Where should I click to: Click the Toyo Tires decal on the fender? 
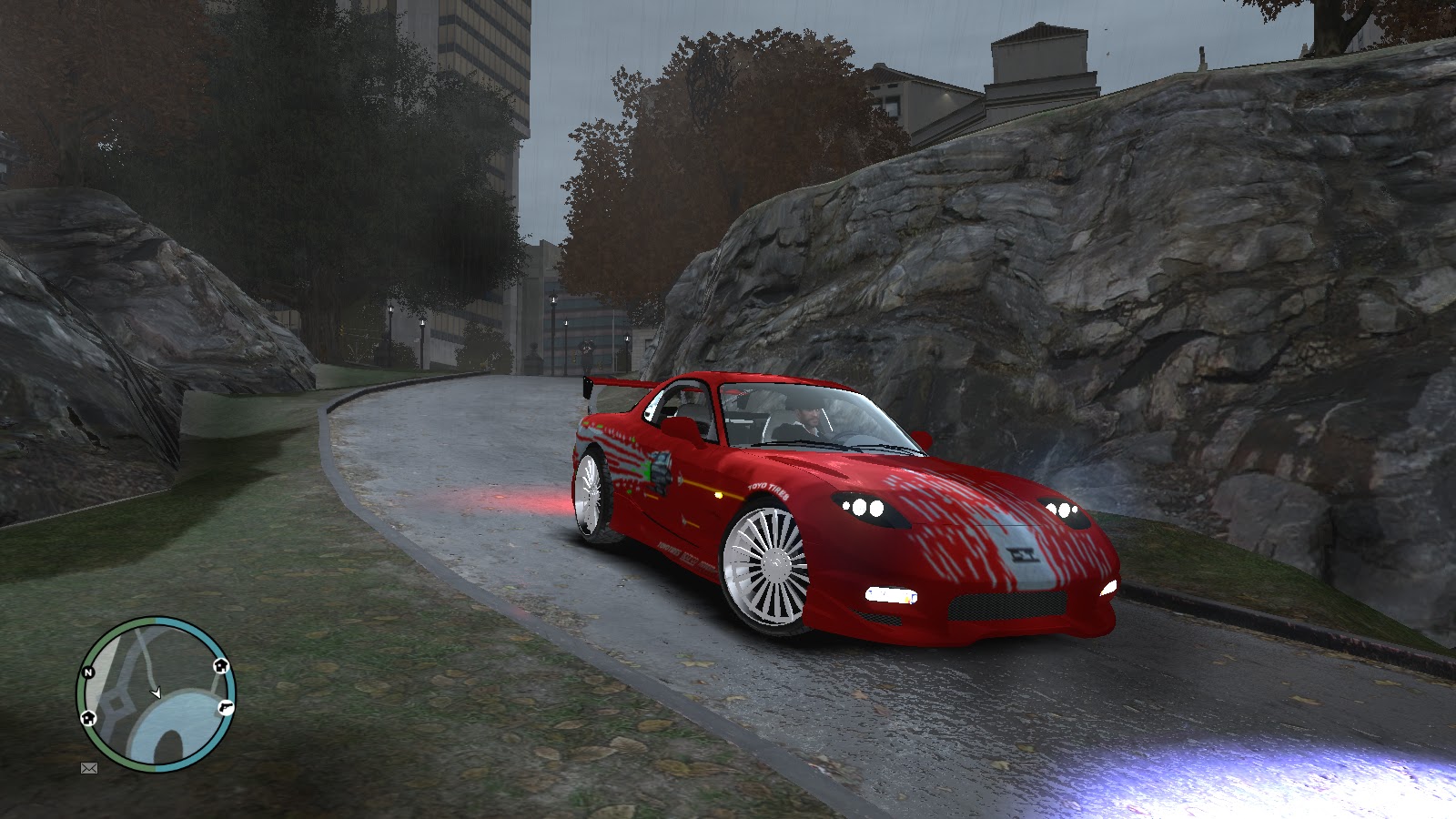767,490
